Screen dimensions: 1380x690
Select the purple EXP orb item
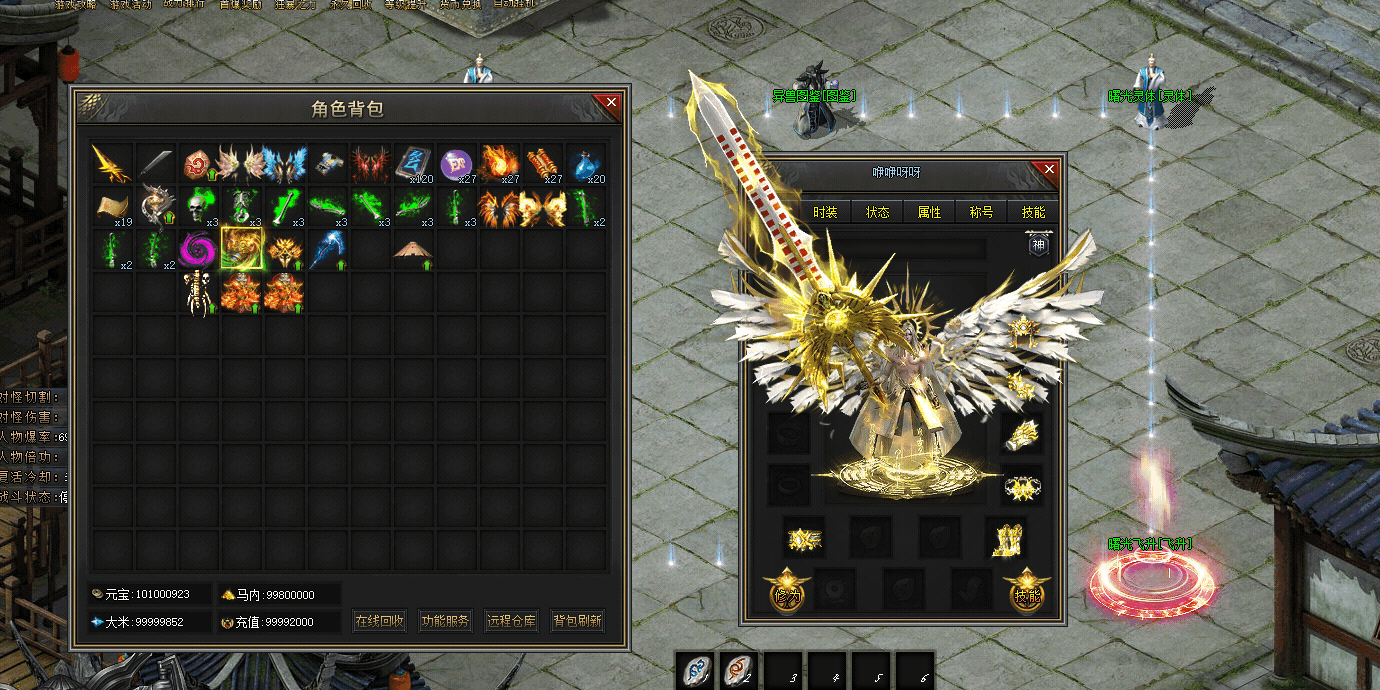tap(456, 163)
